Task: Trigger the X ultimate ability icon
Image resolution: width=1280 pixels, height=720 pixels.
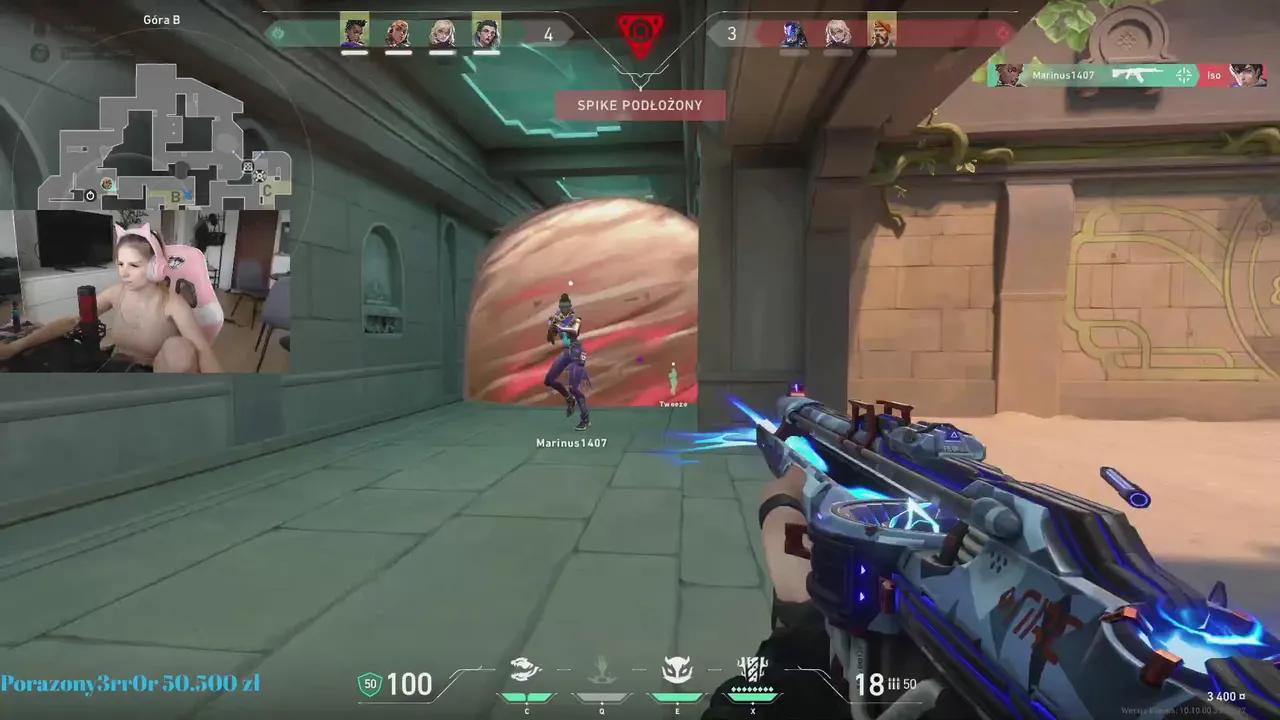Action: [x=752, y=671]
